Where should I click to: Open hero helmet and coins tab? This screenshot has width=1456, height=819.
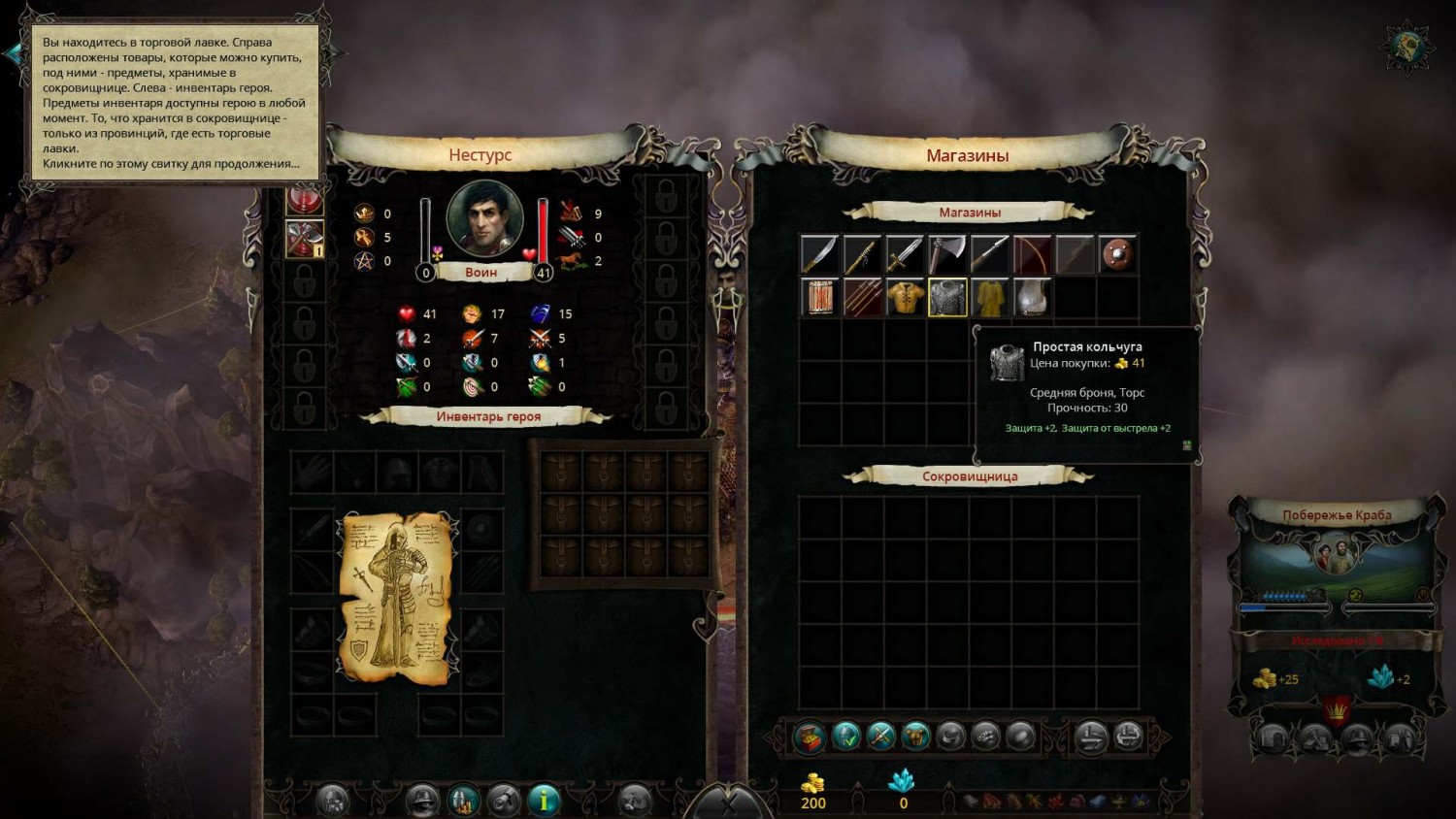463,800
